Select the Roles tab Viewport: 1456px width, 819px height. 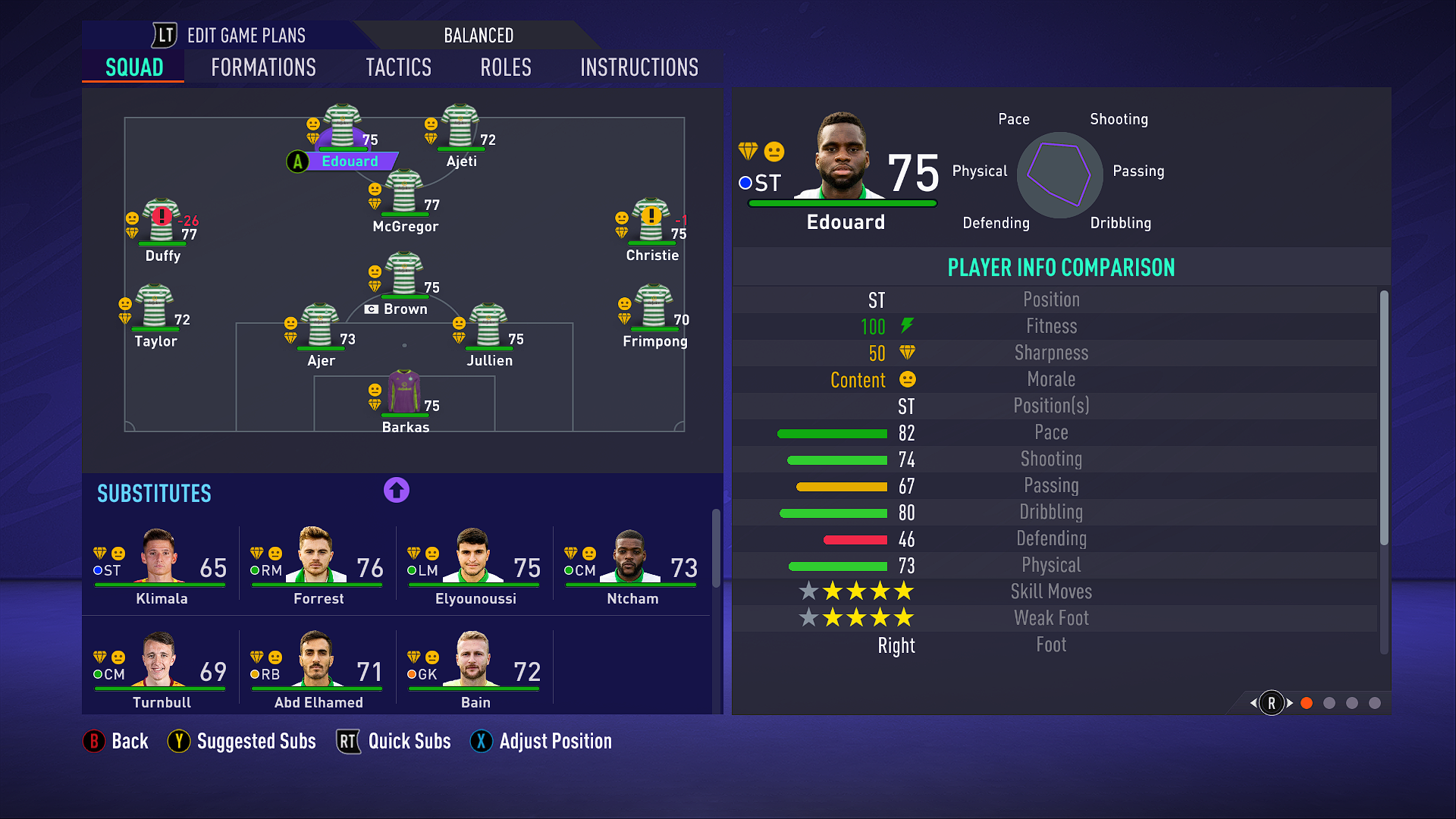point(506,67)
